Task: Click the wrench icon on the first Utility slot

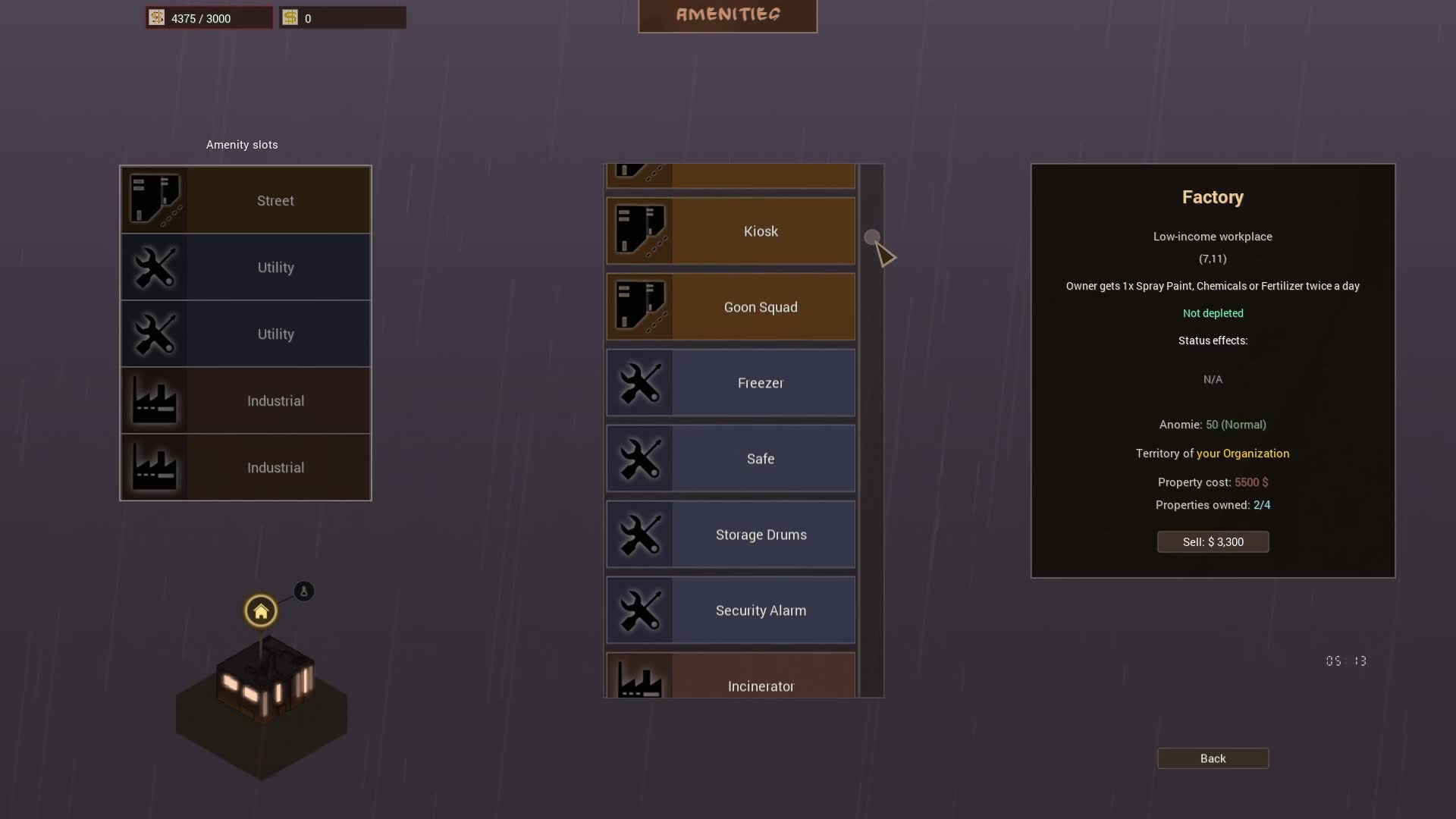Action: pyautogui.click(x=155, y=267)
